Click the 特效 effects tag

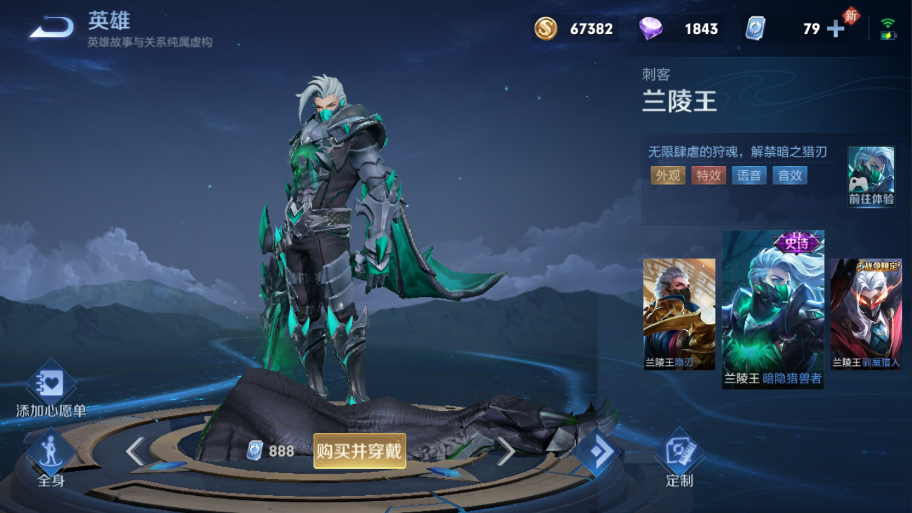[x=709, y=176]
